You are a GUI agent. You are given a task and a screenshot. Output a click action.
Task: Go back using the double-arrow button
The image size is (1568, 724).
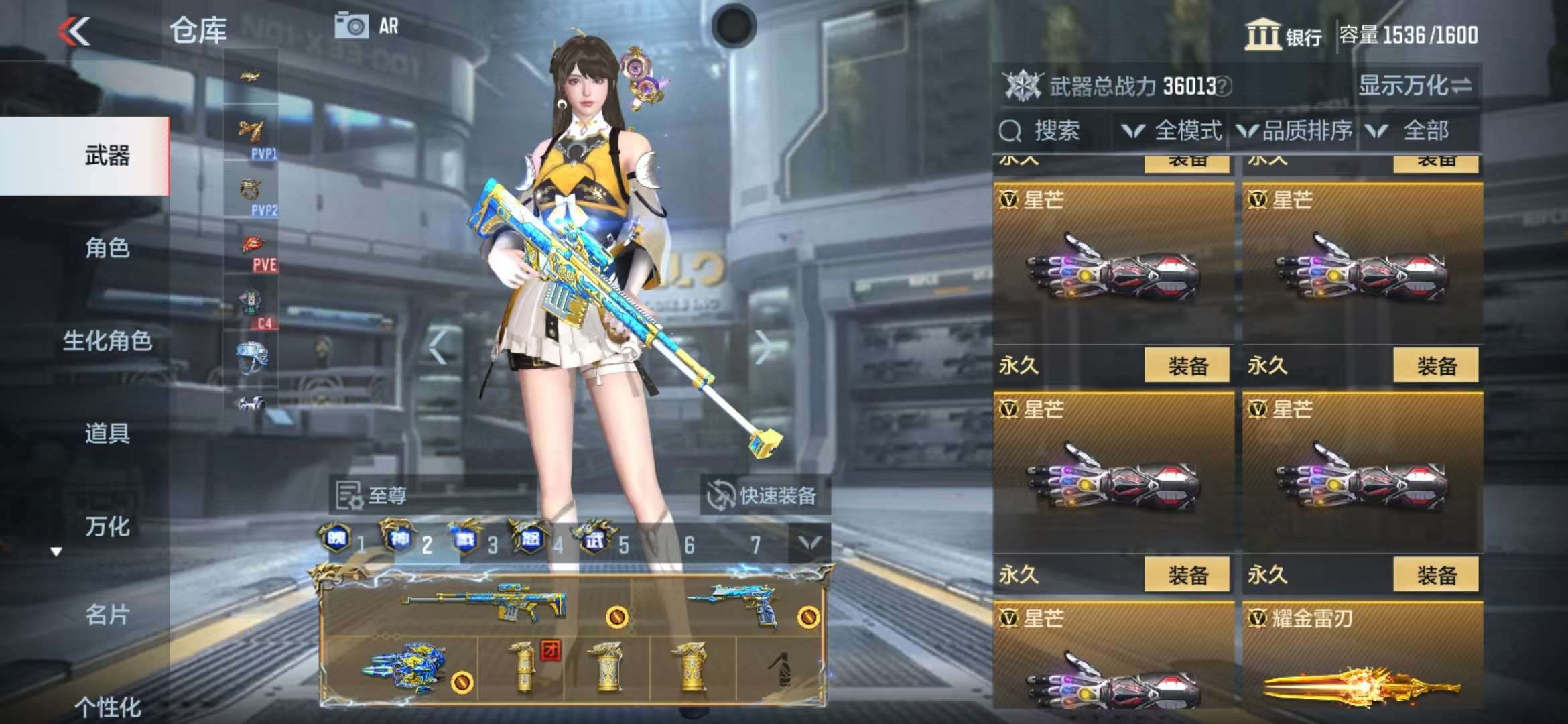click(x=74, y=31)
